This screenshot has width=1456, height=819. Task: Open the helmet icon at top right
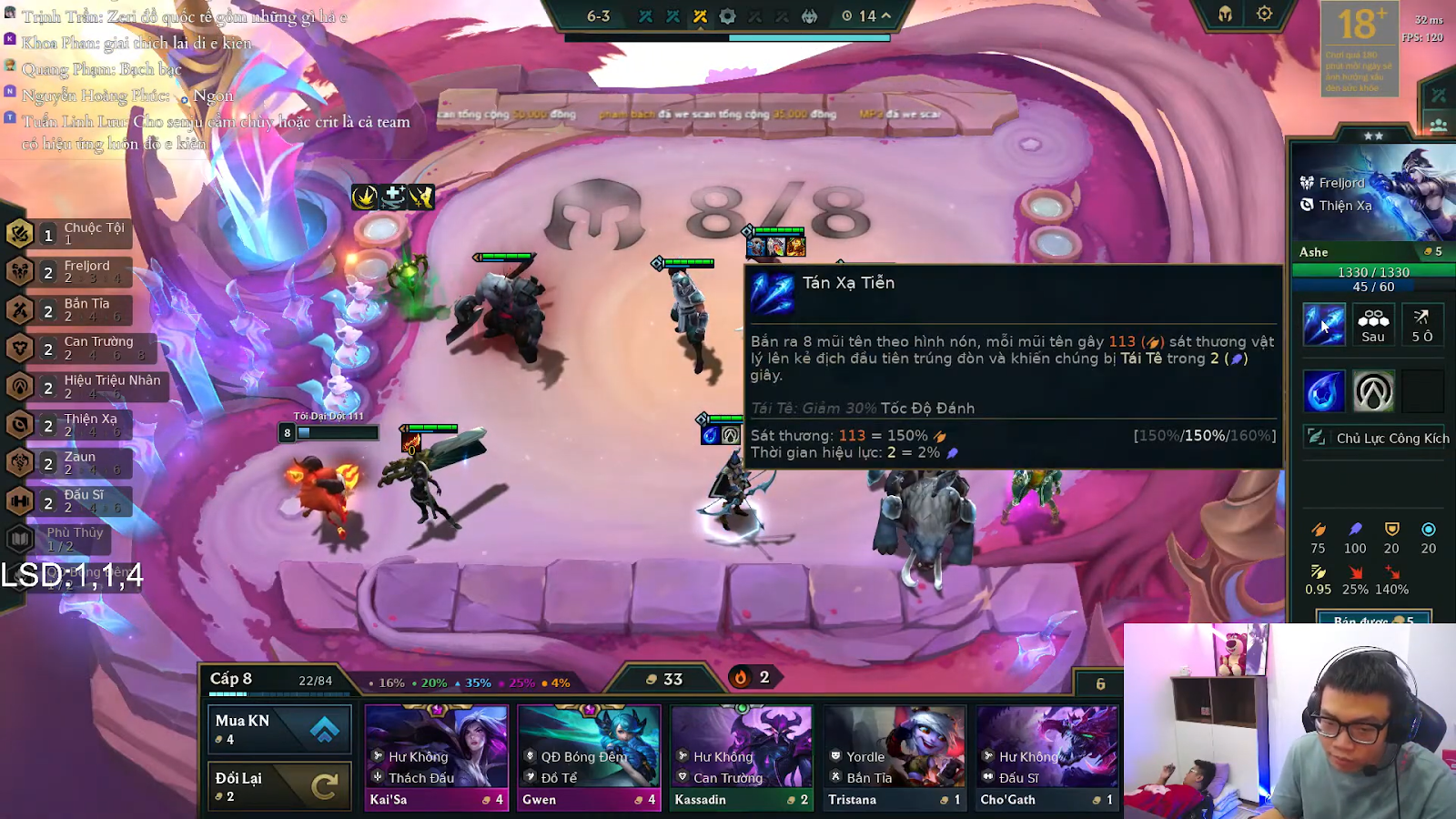point(1225,15)
